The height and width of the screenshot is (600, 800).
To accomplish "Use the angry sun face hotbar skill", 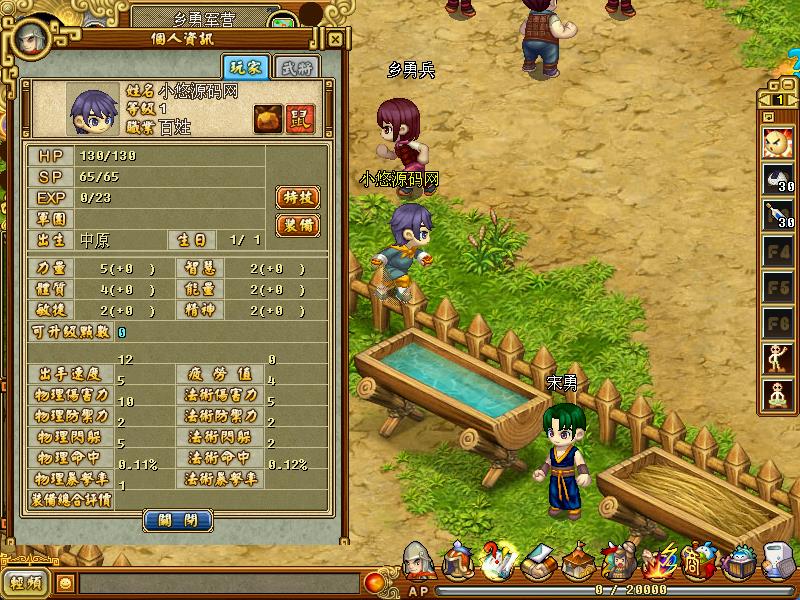I will pos(778,144).
